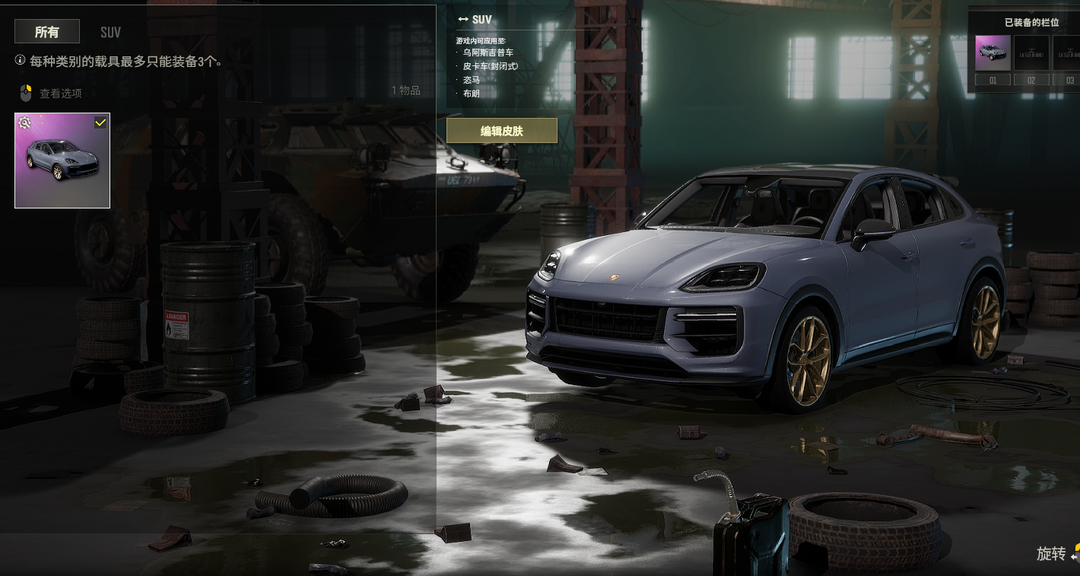
Task: Click the gear icon on the SUV tile
Action: (x=25, y=123)
